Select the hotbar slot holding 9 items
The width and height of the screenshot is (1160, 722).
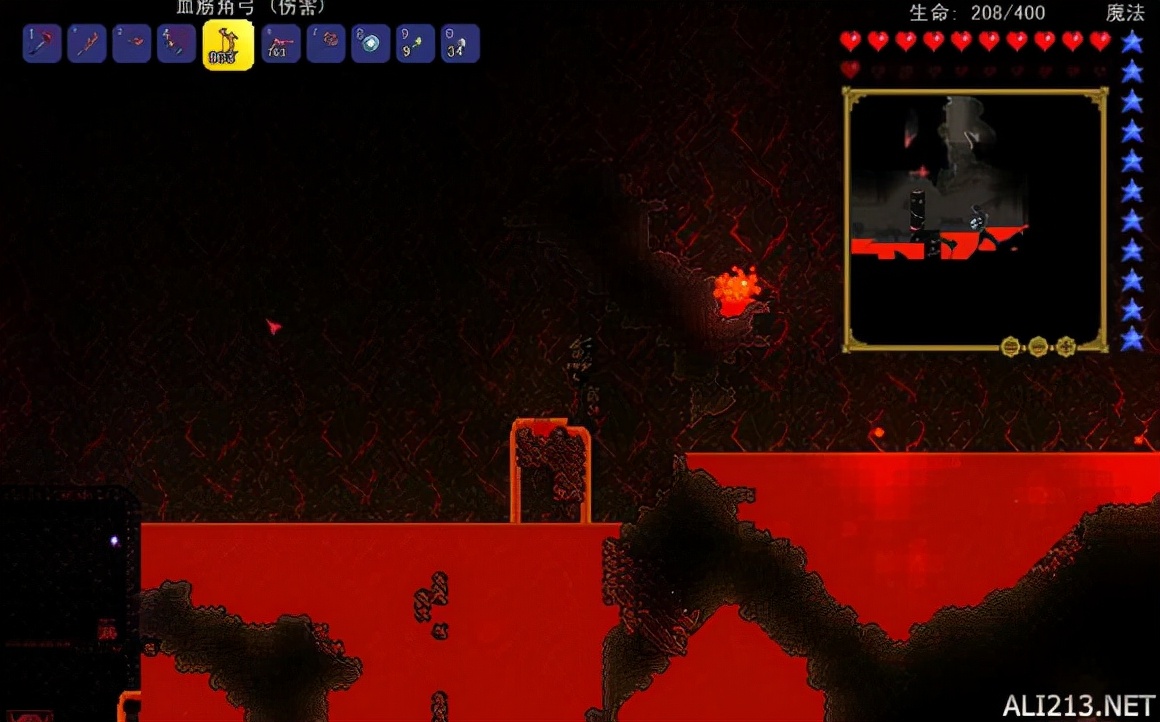pos(415,44)
